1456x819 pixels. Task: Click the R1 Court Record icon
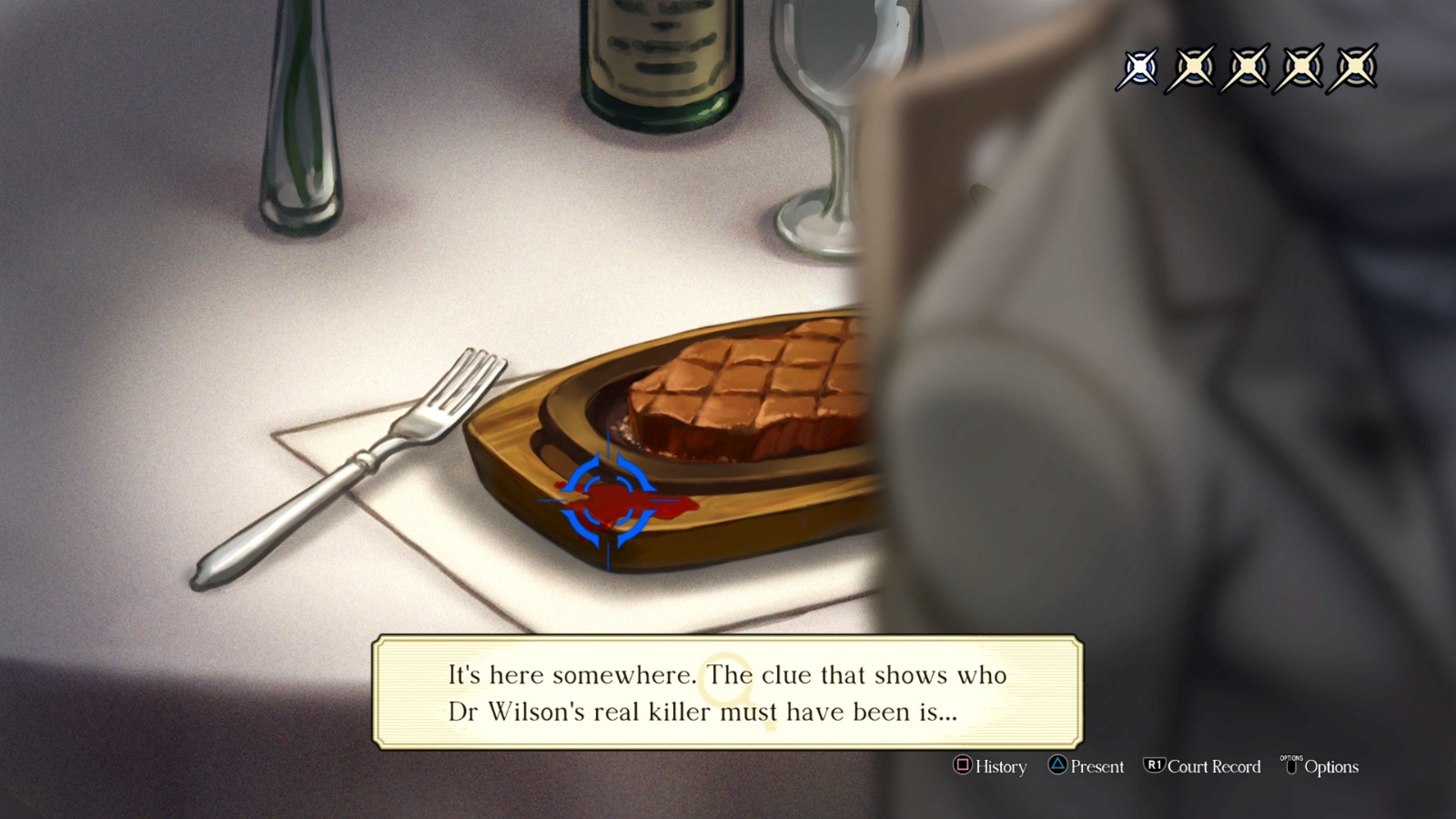click(x=1157, y=766)
